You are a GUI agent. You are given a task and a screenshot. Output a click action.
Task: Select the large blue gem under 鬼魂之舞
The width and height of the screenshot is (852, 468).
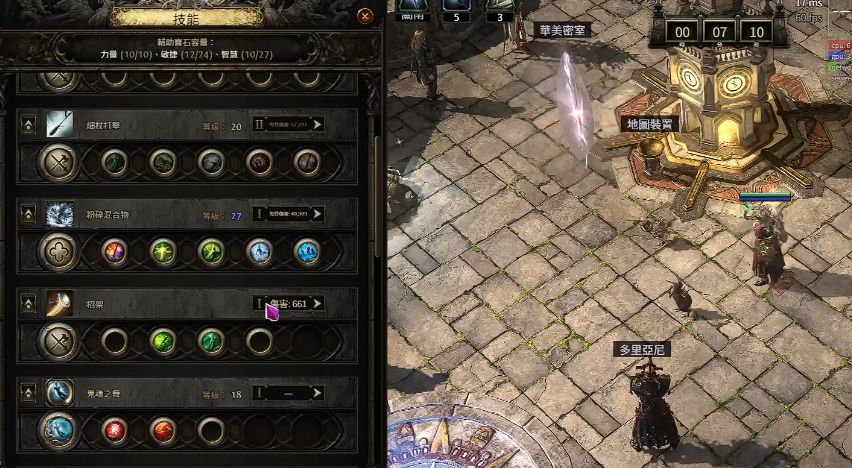pyautogui.click(x=59, y=431)
